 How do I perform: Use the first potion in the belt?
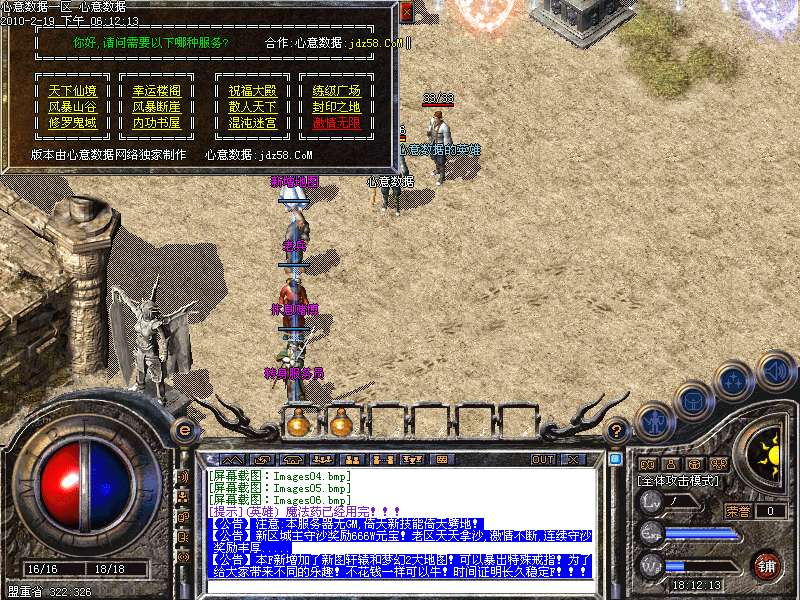297,424
